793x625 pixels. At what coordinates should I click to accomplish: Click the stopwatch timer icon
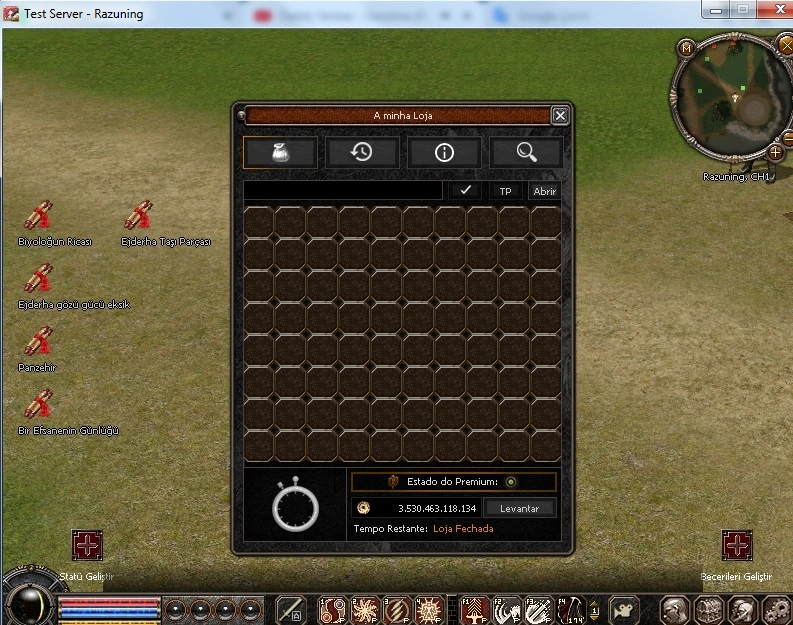tap(295, 507)
